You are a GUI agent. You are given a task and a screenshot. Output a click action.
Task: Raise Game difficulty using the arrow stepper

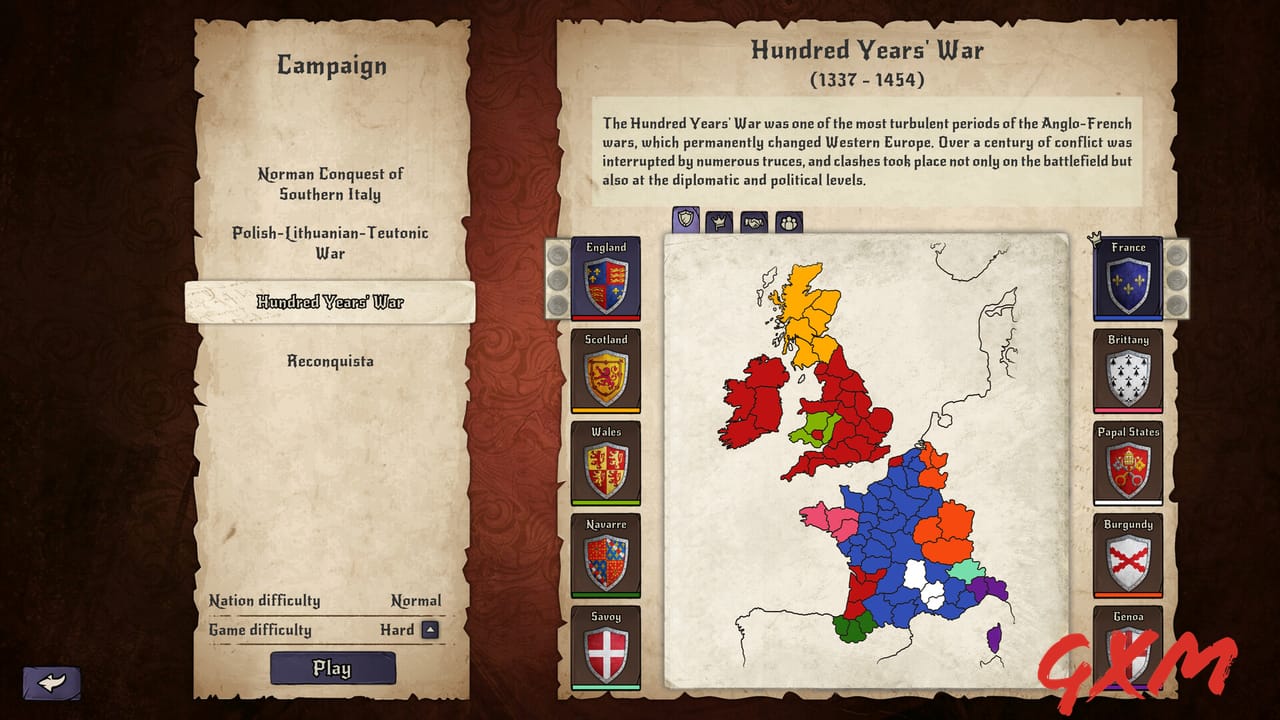click(430, 630)
